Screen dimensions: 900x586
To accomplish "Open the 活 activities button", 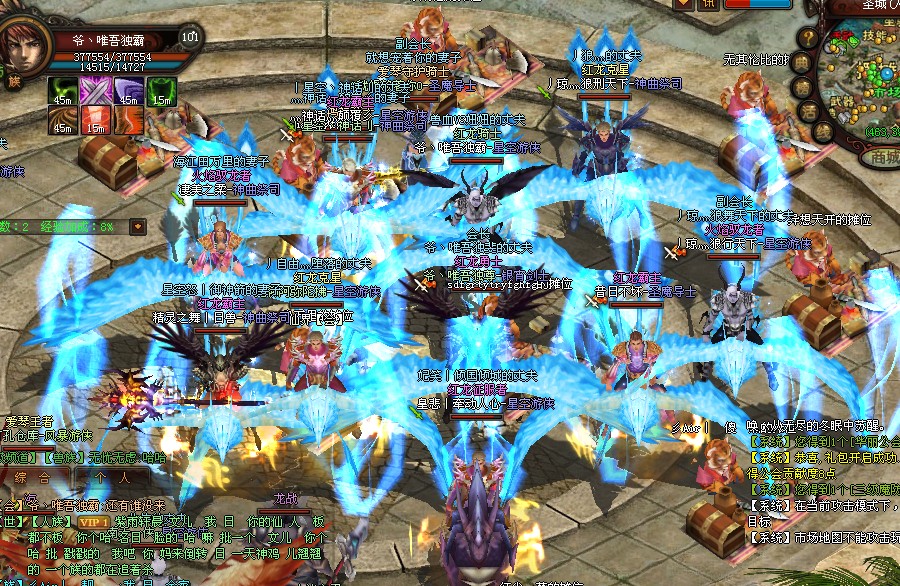I will (811, 110).
